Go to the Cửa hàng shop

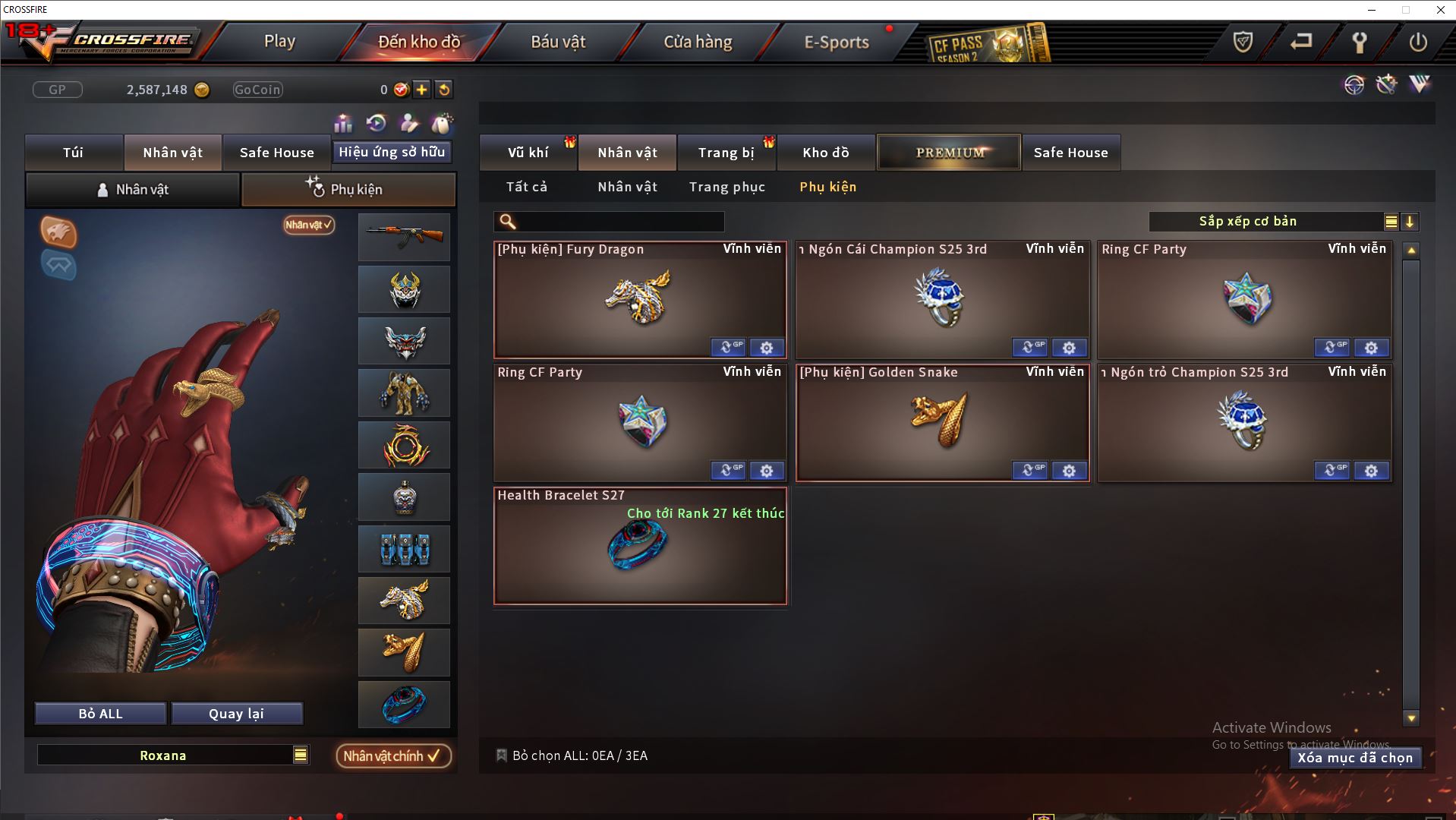click(698, 42)
